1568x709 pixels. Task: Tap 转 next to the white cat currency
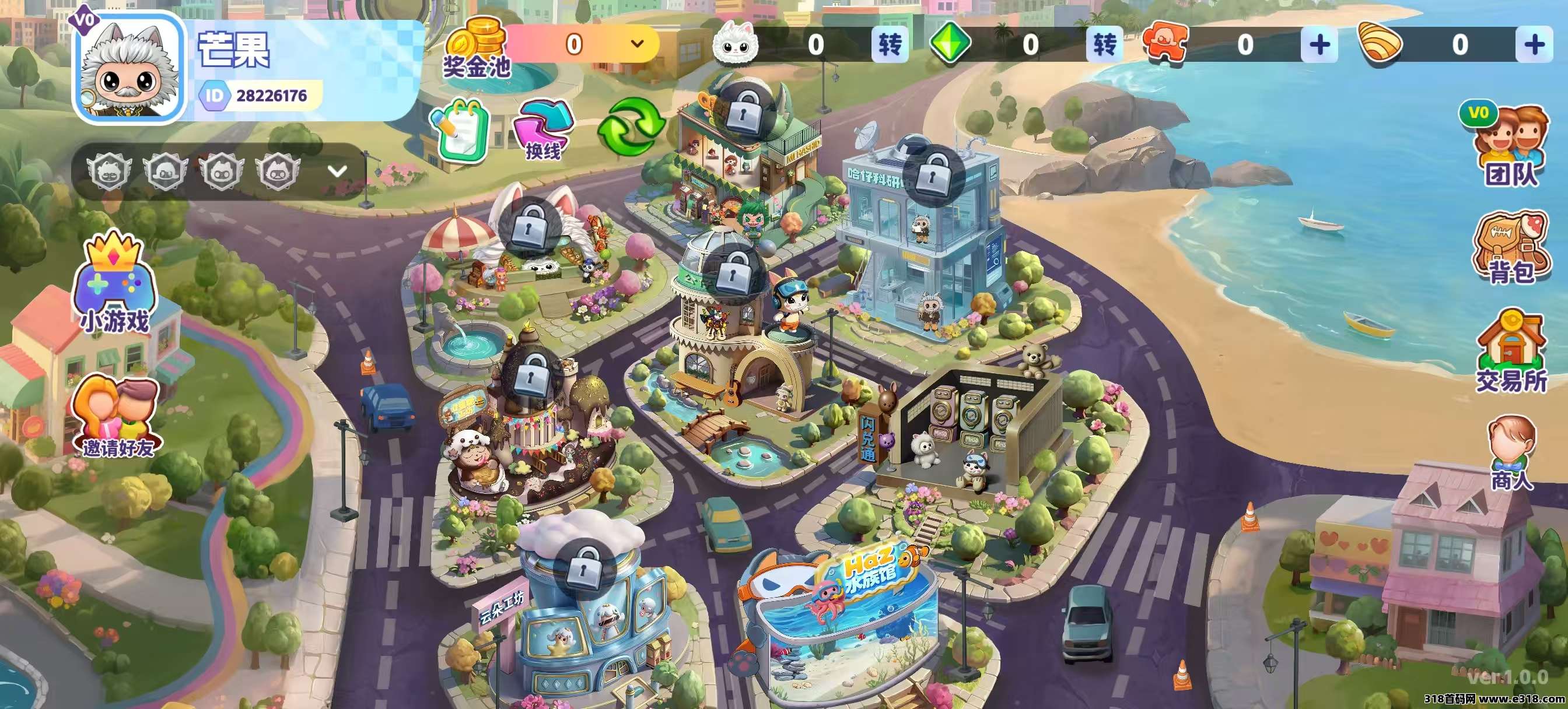pyautogui.click(x=890, y=44)
